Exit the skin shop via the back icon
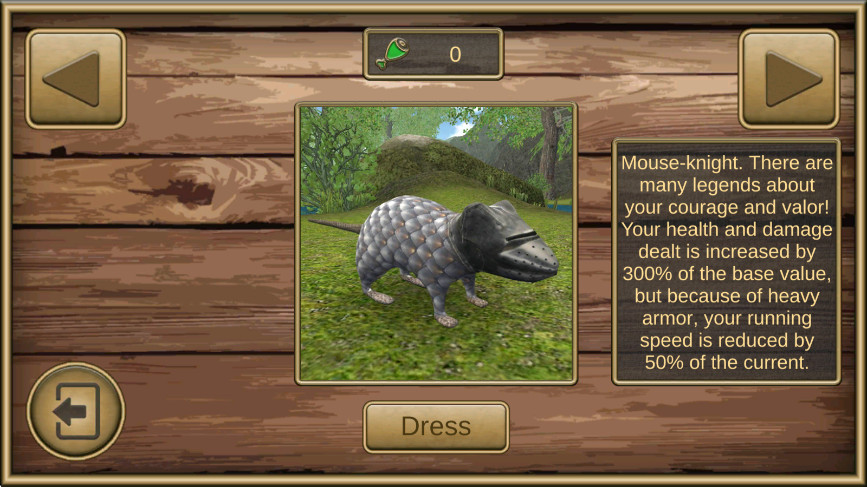 tap(76, 411)
